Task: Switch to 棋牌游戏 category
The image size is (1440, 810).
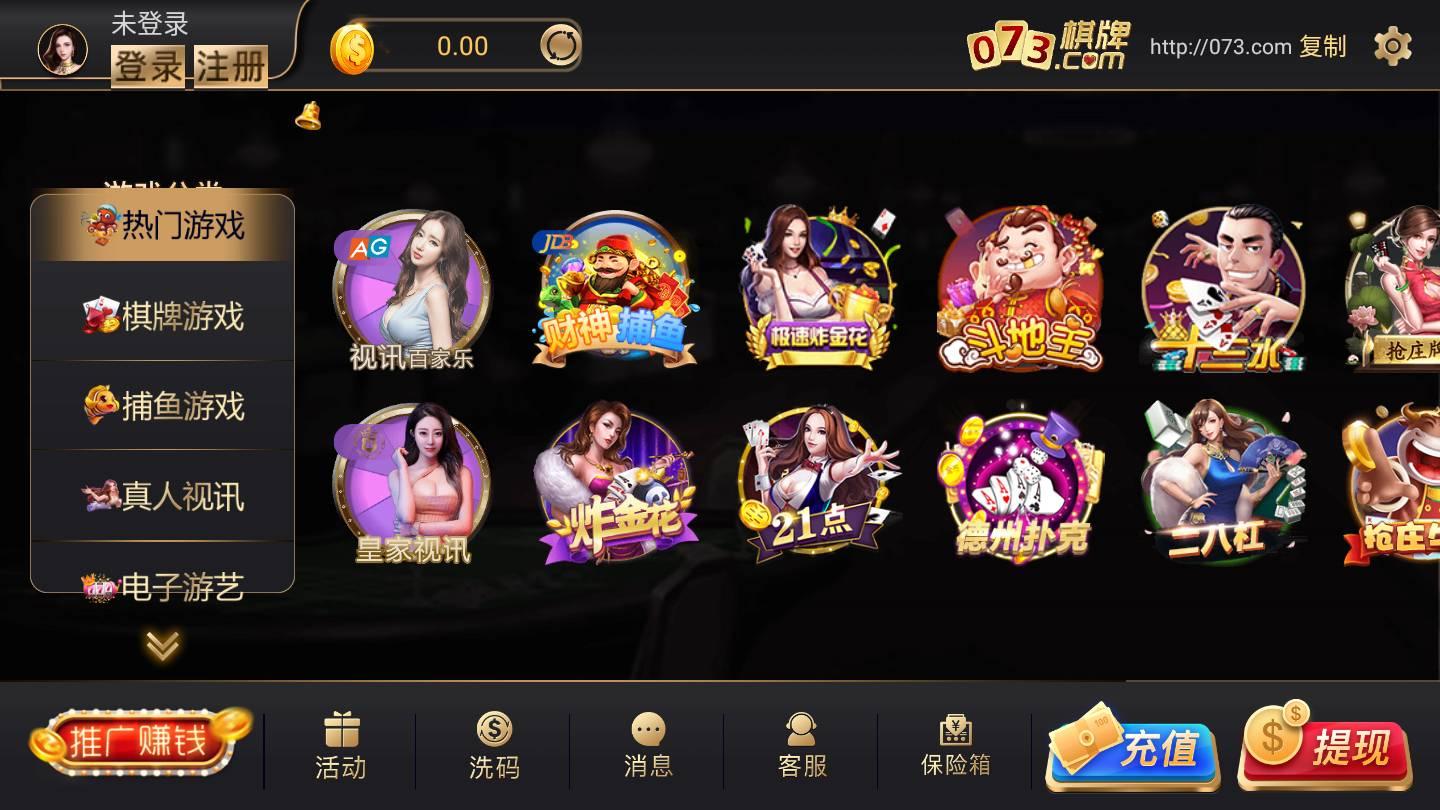Action: coord(162,314)
